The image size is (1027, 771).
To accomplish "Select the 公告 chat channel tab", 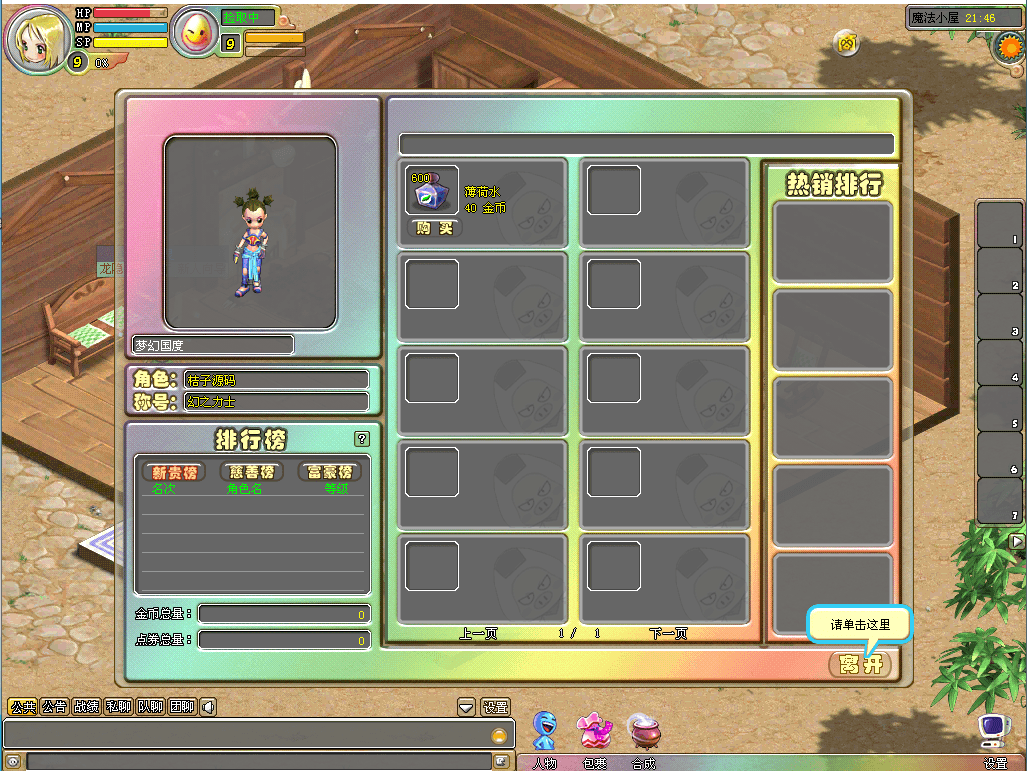I will [x=54, y=707].
